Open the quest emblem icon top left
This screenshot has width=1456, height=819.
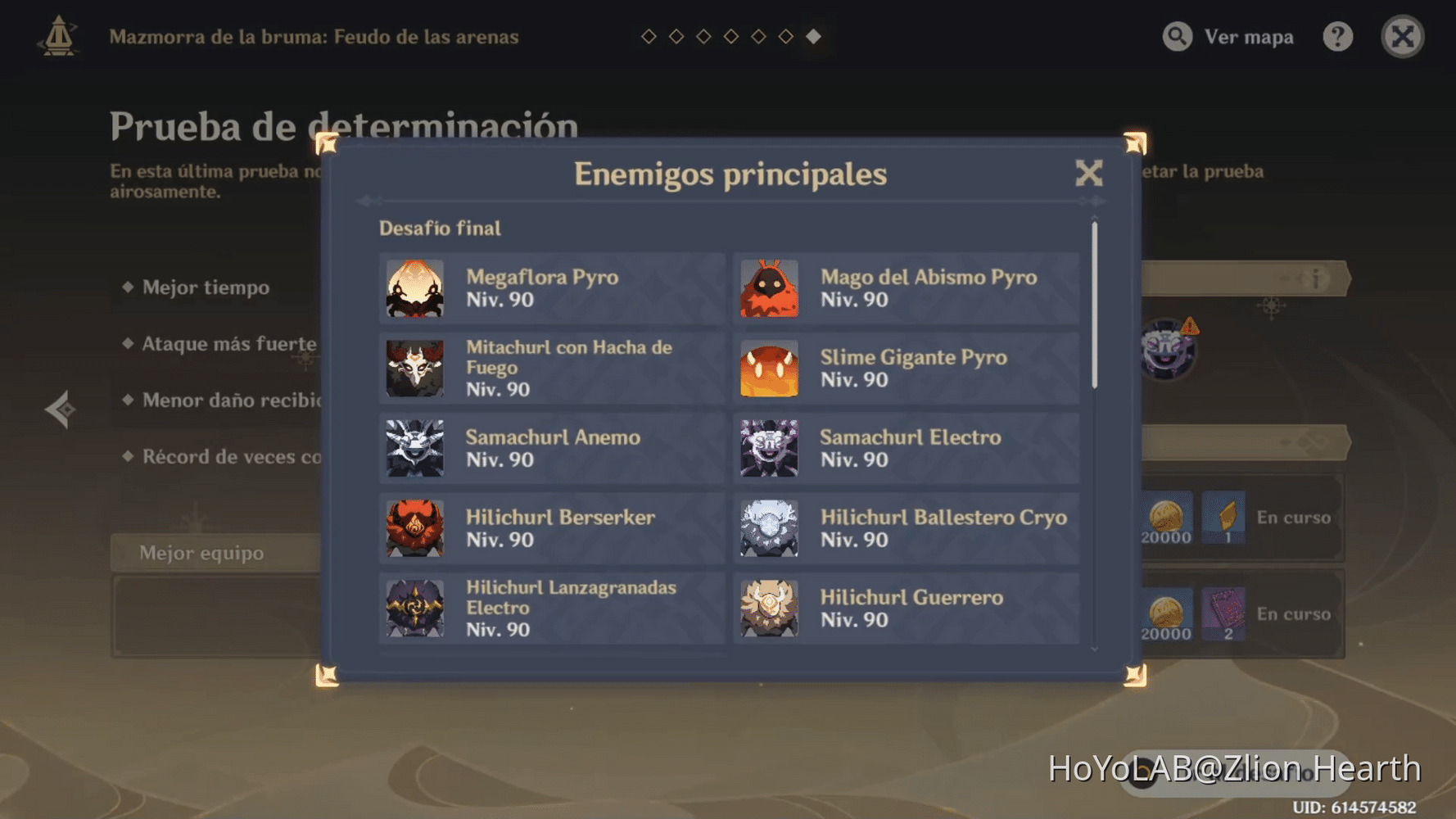[x=57, y=37]
